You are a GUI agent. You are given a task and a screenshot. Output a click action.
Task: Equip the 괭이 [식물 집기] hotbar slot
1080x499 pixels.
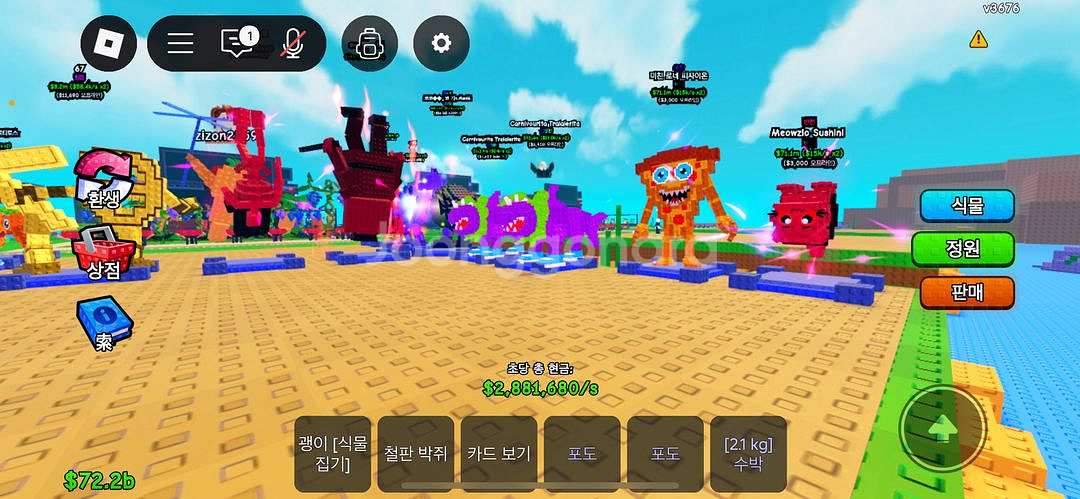pyautogui.click(x=333, y=452)
